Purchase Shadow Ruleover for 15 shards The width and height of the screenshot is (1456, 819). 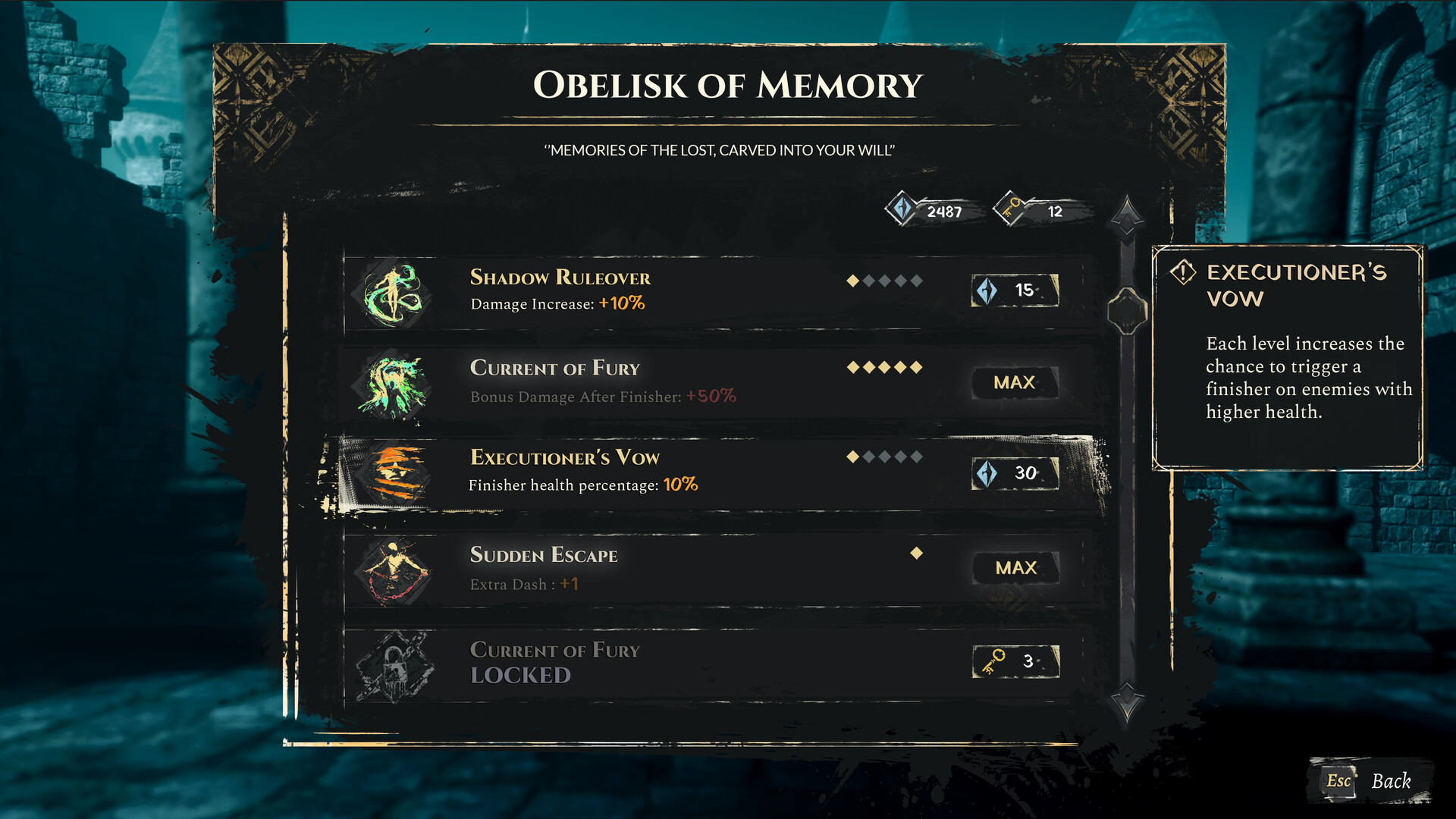(1015, 290)
